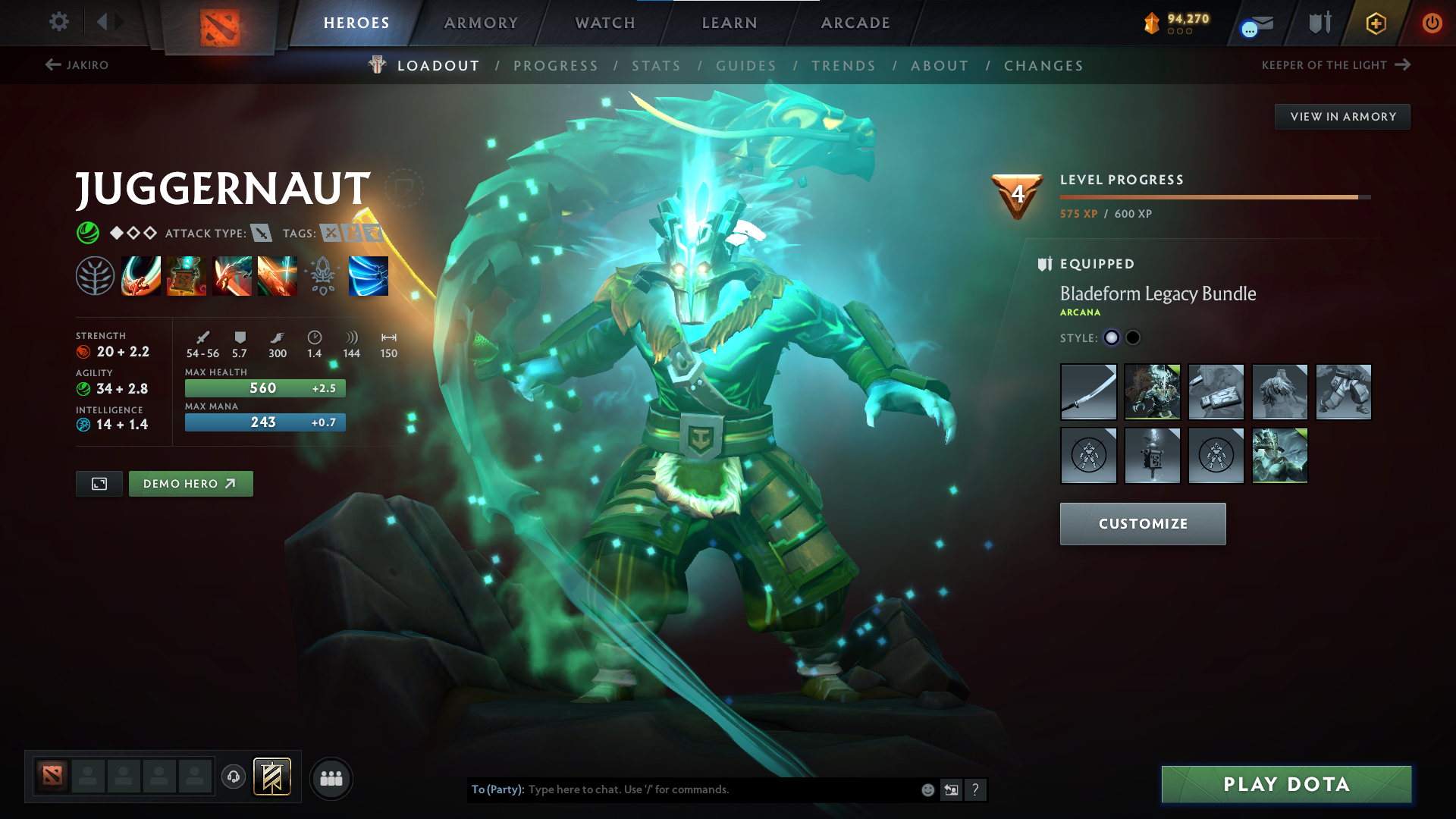The height and width of the screenshot is (819, 1456).
Task: Switch to the black second style option
Action: click(1133, 338)
